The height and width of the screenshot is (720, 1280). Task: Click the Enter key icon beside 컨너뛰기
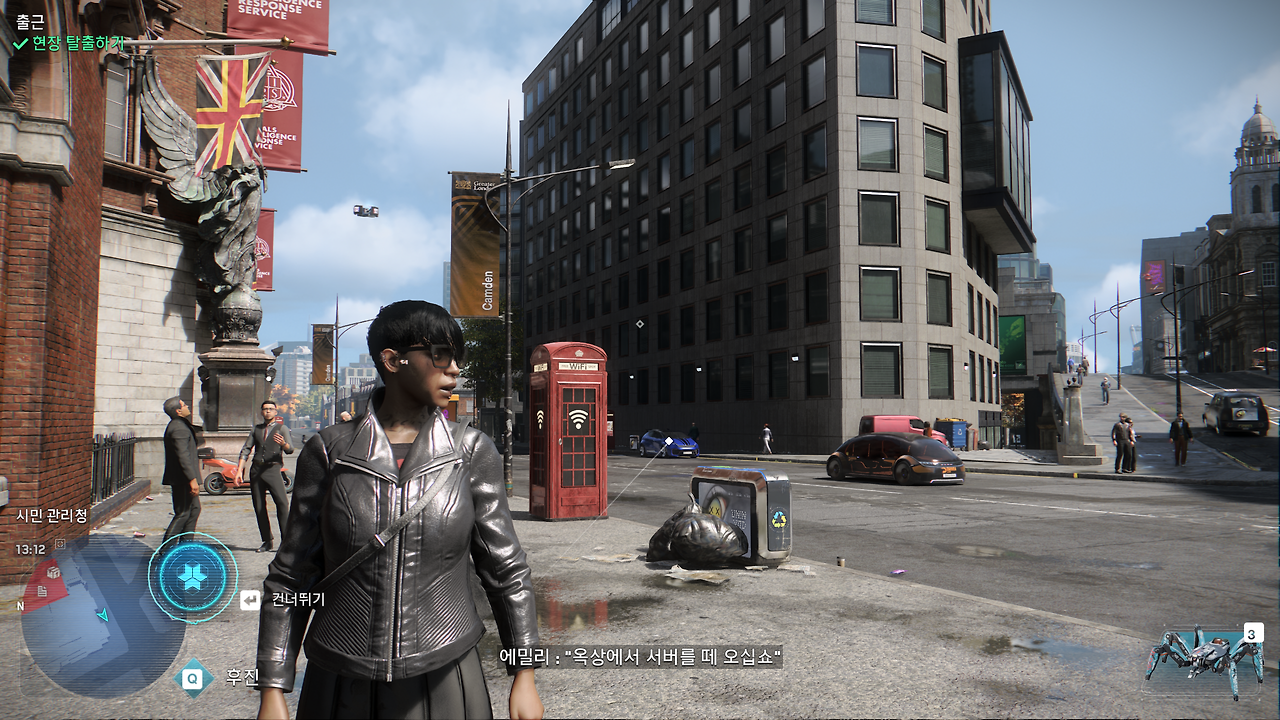tap(250, 600)
